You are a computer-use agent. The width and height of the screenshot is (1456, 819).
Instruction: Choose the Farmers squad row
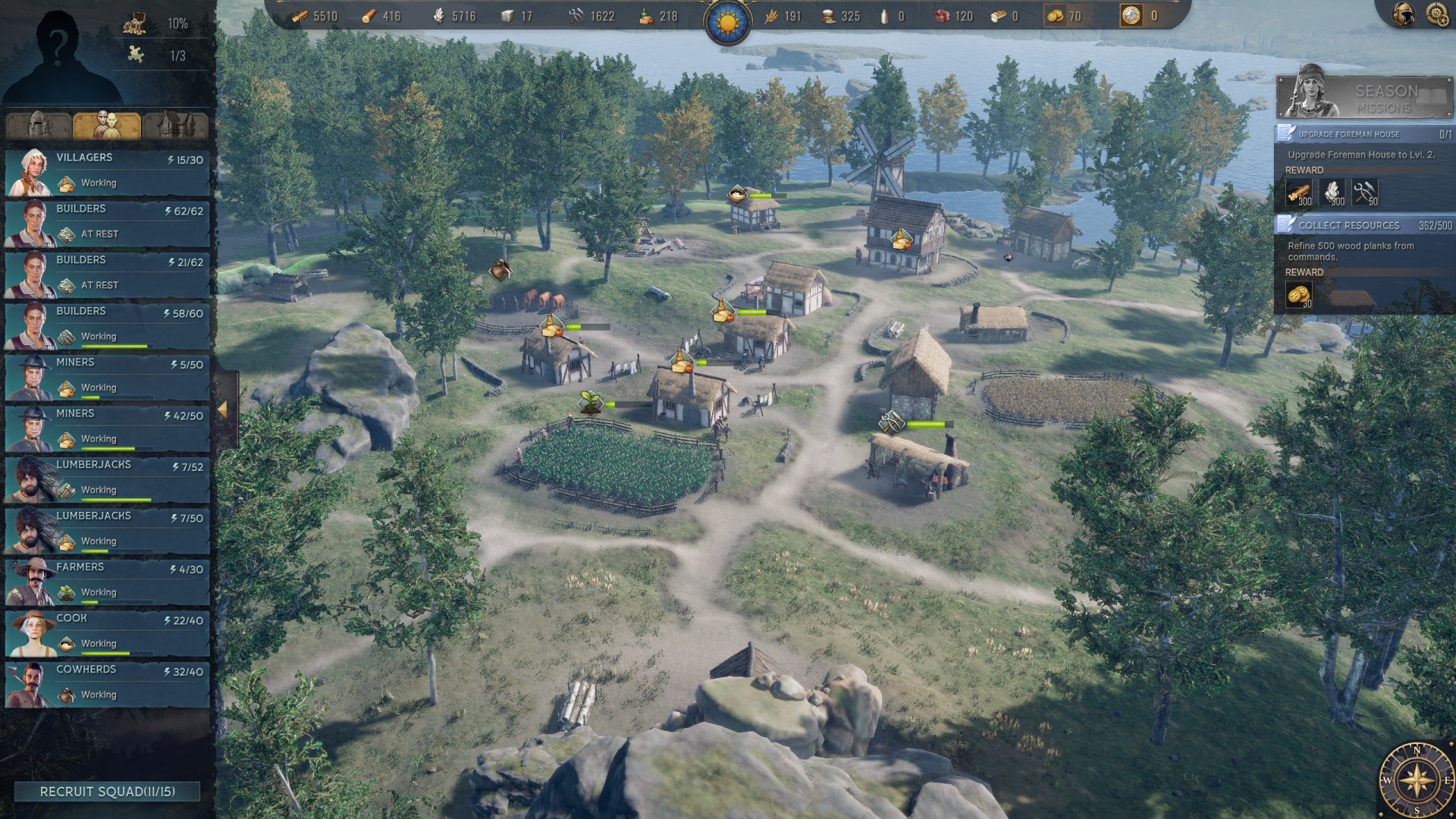tap(108, 581)
